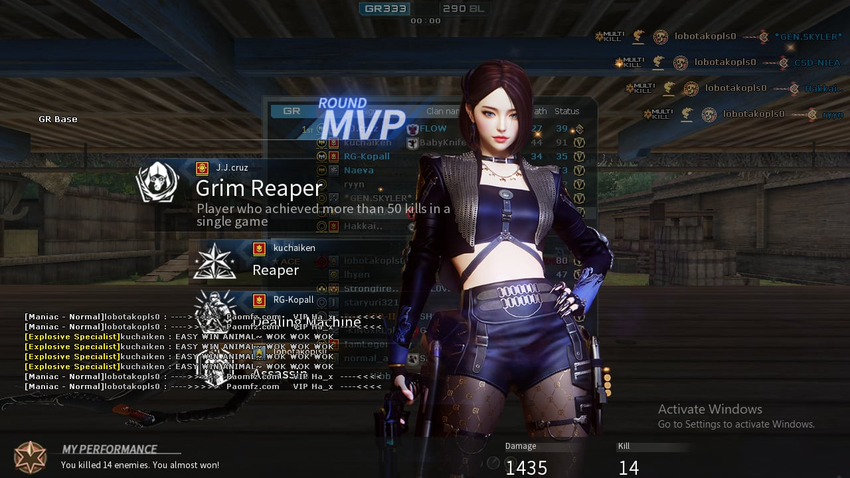This screenshot has width=850, height=478.
Task: Select the star-shaped Reaper badge icon
Action: (x=215, y=261)
